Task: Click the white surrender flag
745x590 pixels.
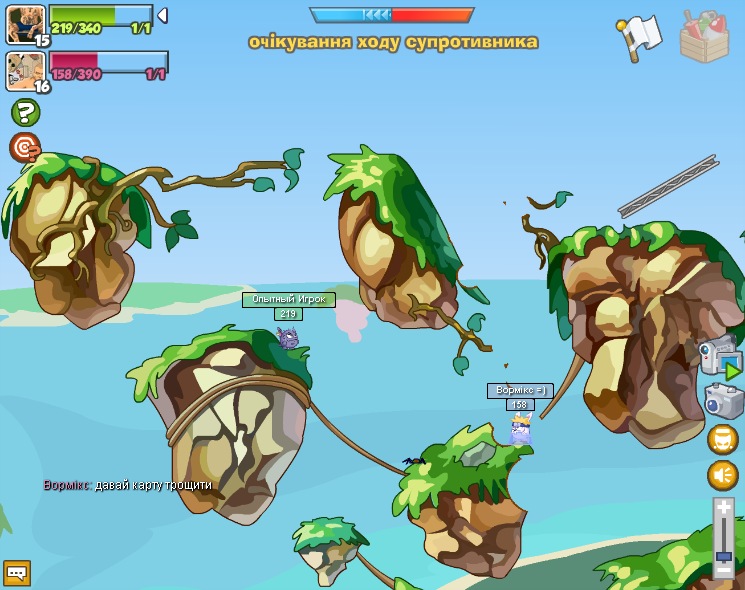Action: (640, 37)
